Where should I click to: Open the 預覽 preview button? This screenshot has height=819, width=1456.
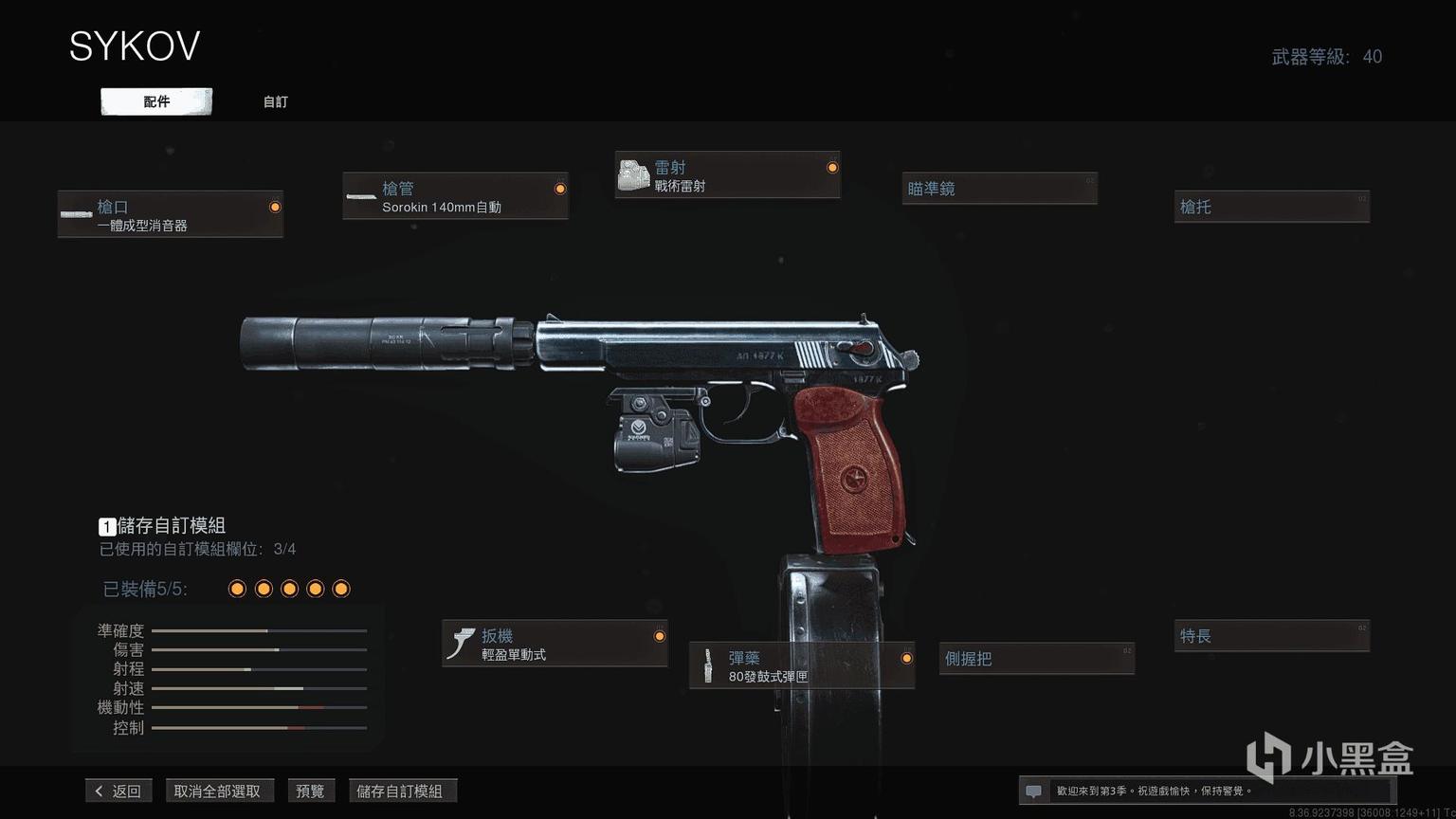pyautogui.click(x=310, y=791)
